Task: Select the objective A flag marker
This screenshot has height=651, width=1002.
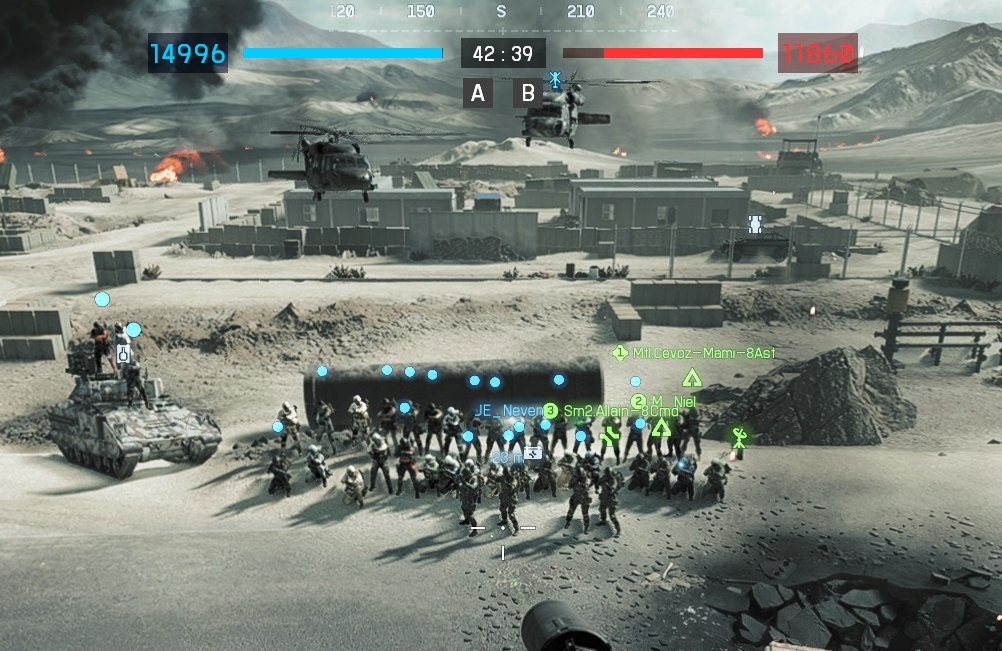Action: (478, 94)
